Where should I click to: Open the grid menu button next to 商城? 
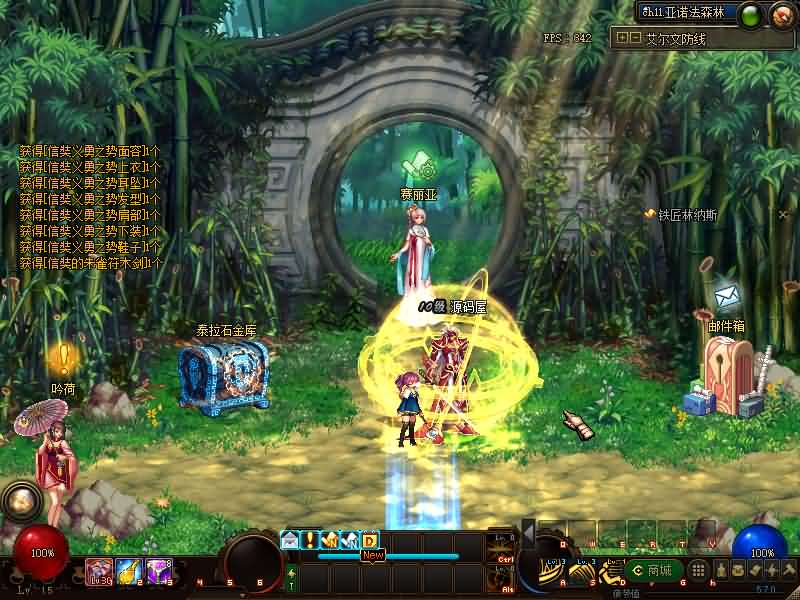[699, 570]
